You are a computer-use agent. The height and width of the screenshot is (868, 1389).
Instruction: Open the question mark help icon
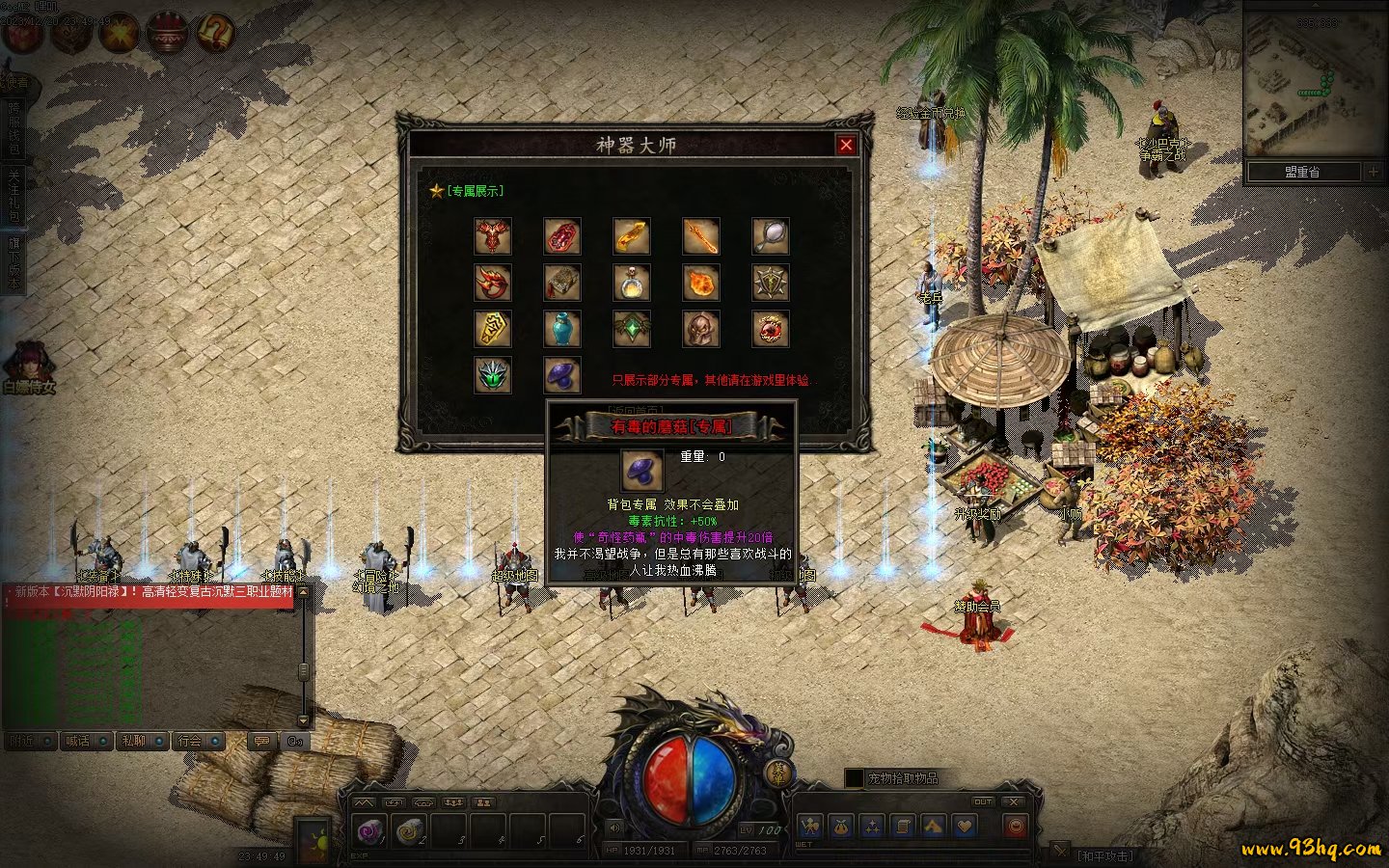[215, 33]
